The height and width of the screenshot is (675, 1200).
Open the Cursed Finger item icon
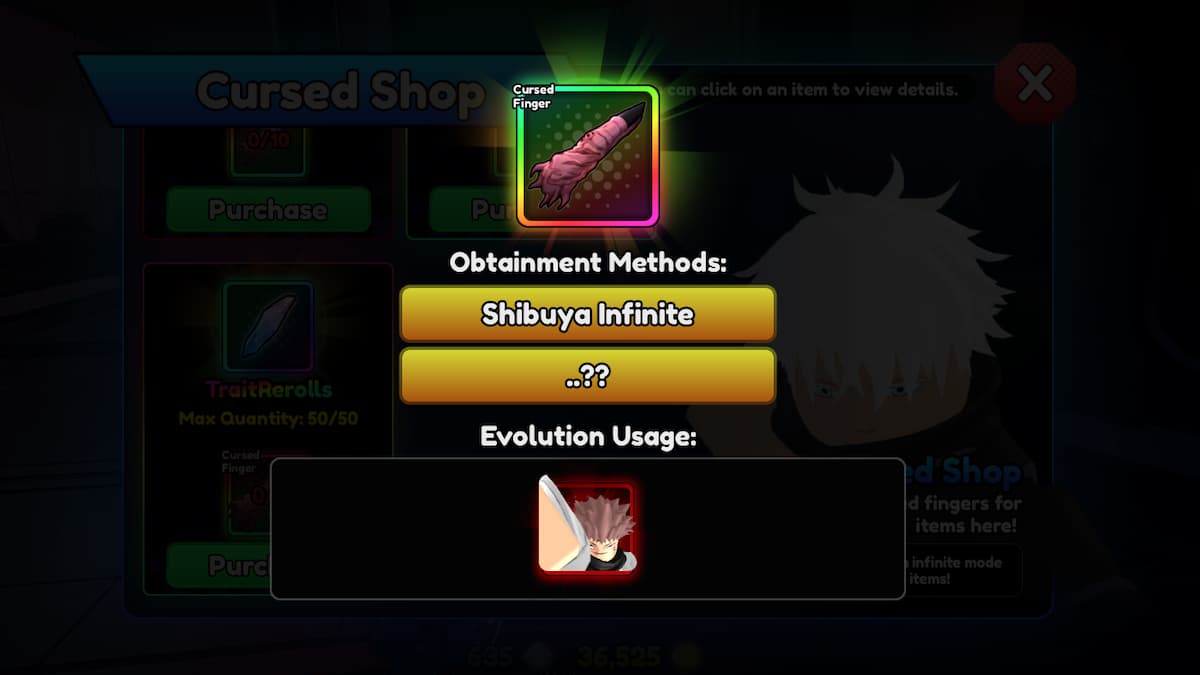587,157
